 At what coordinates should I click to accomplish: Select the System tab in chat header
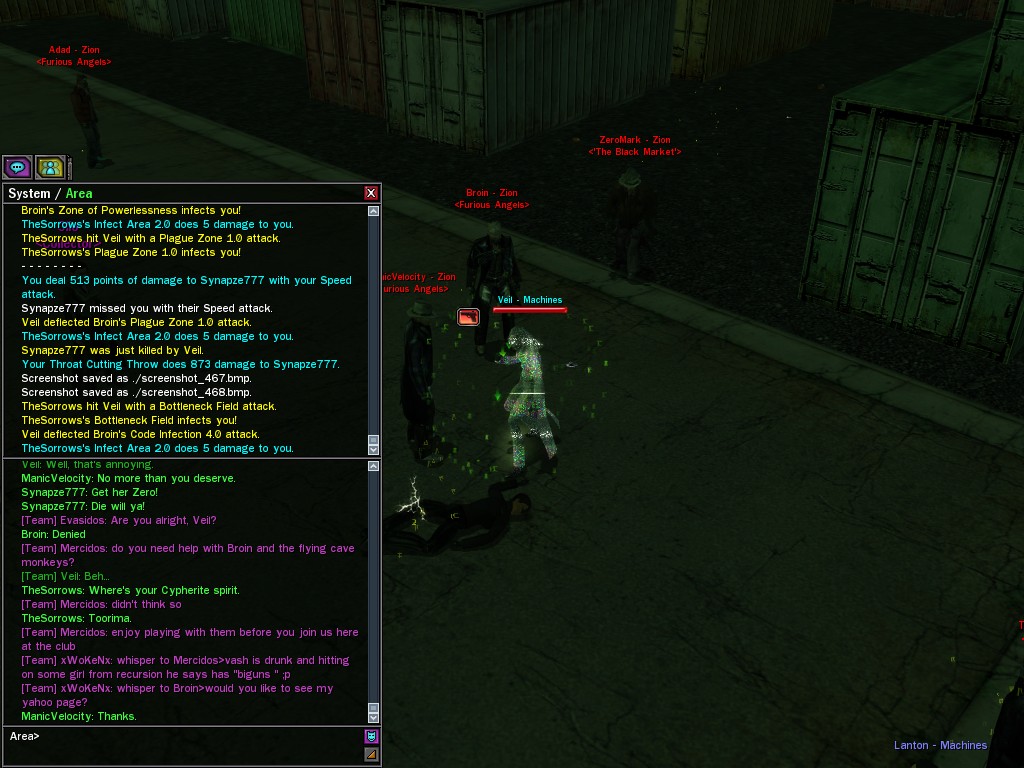[29, 193]
